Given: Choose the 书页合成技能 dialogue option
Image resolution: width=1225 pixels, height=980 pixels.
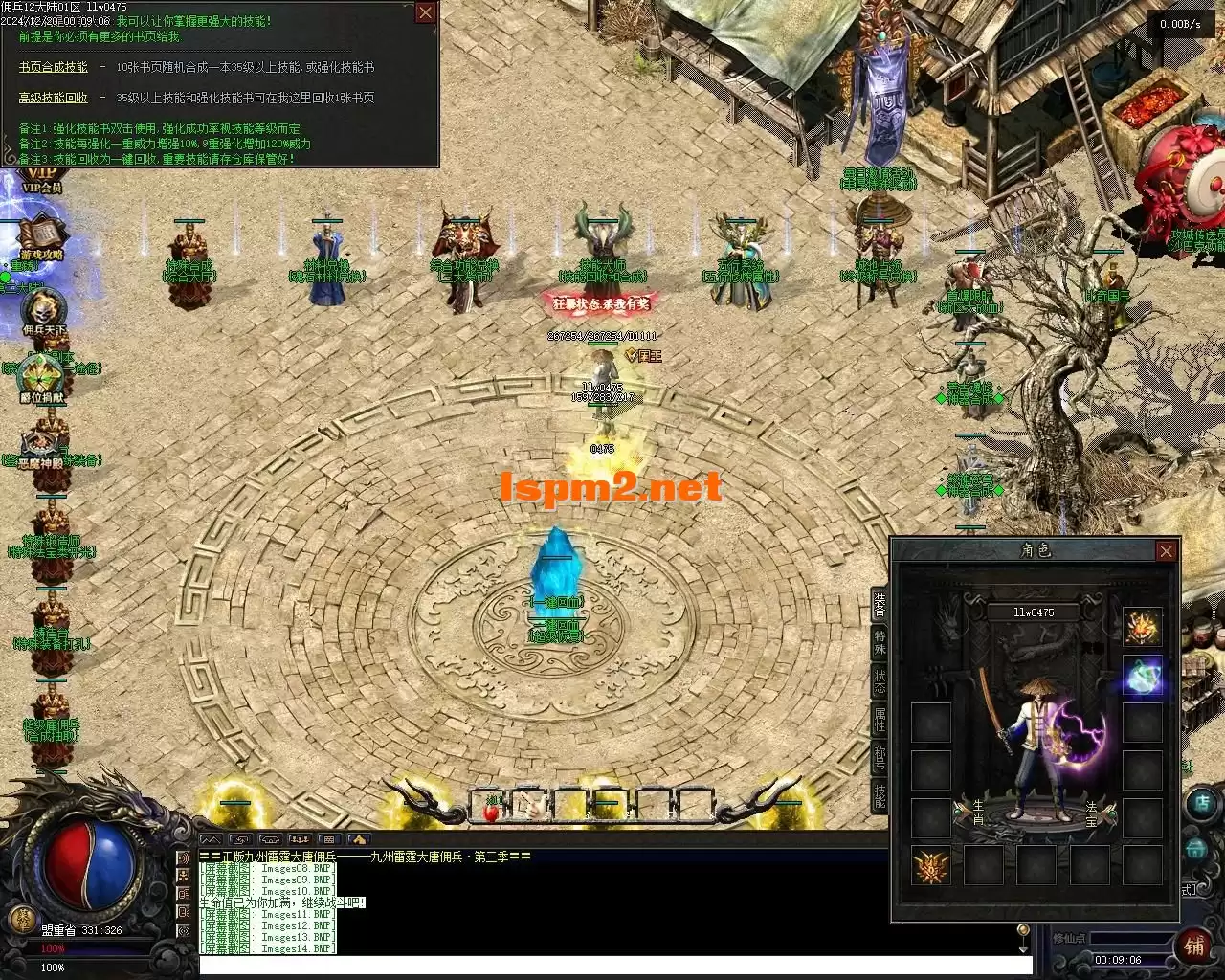Looking at the screenshot, I should coord(53,67).
